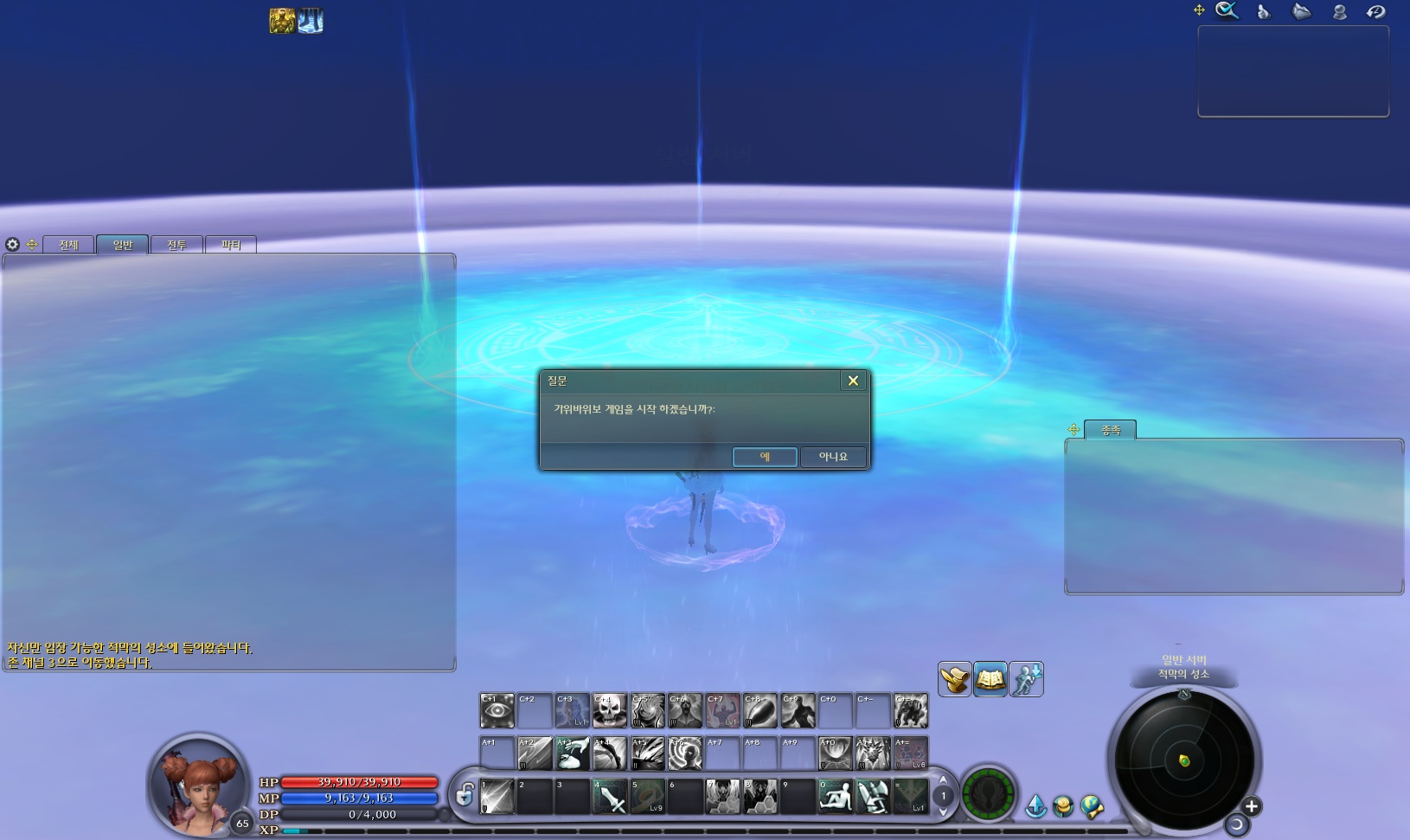Click the rock-shaped icon in top right bar
The image size is (1410, 840).
point(1300,11)
